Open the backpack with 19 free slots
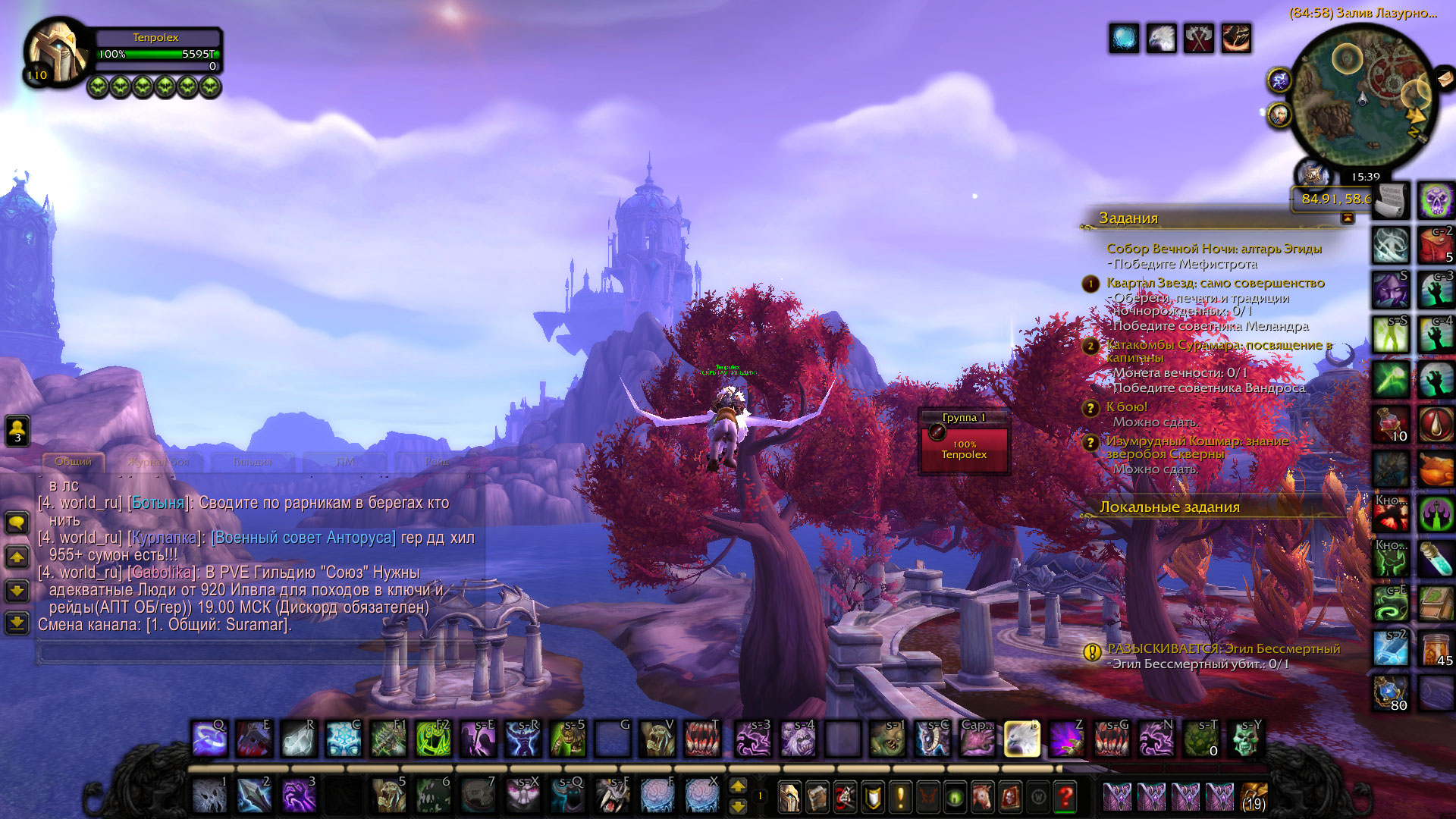This screenshot has height=819, width=1456. click(x=1254, y=796)
